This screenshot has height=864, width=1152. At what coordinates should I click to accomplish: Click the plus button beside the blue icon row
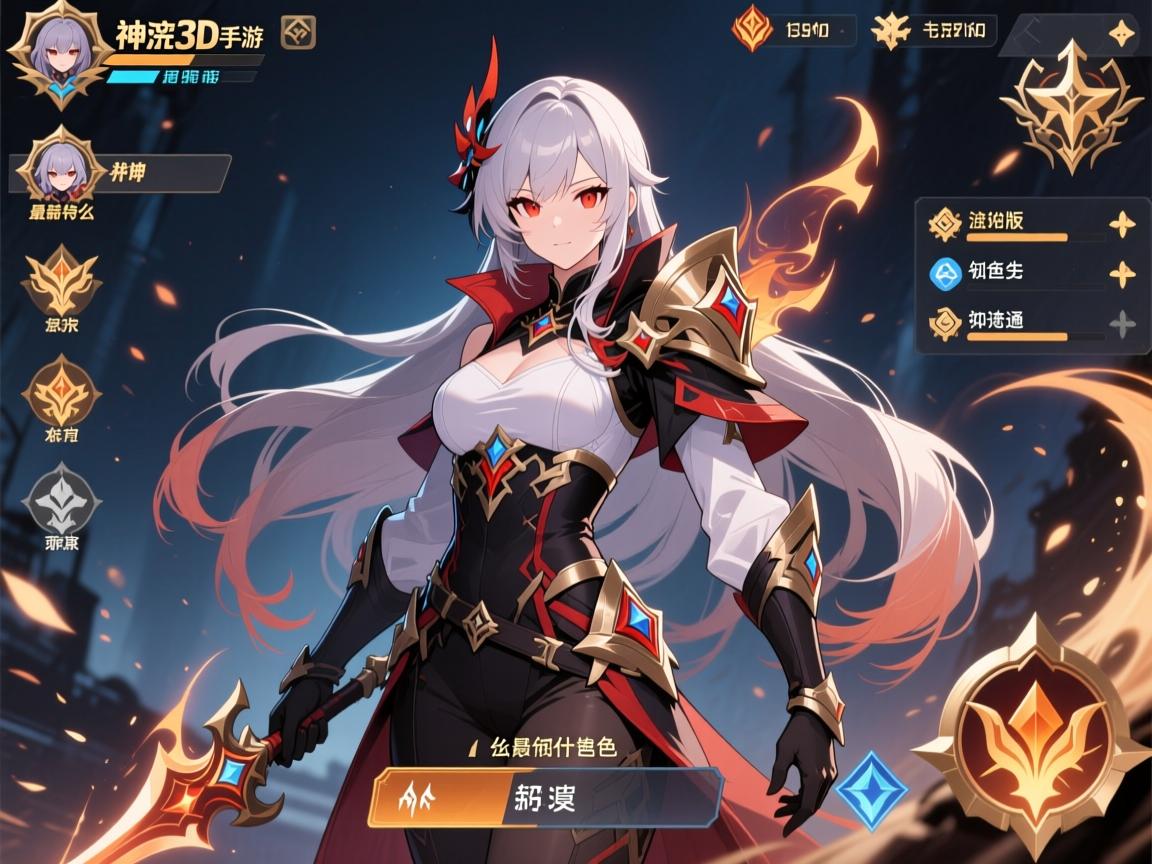[x=1123, y=273]
